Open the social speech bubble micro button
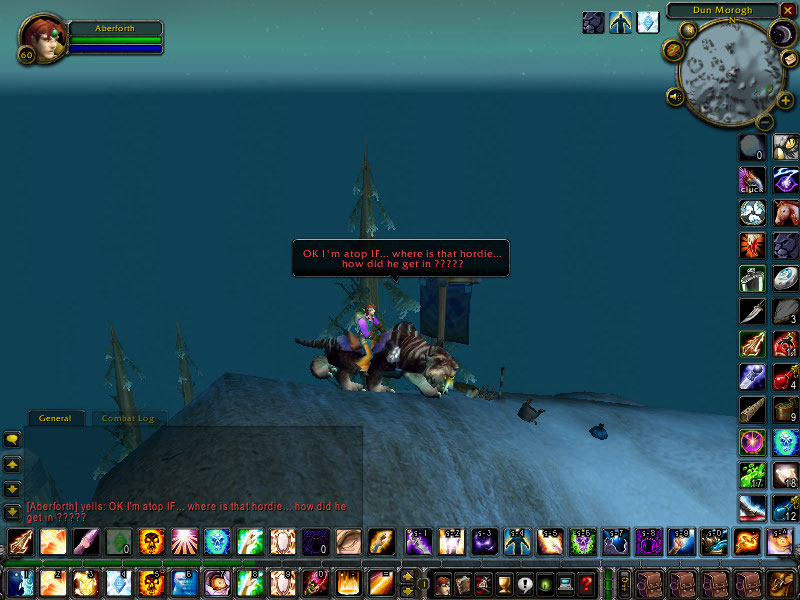Screen dimensions: 800x600 pyautogui.click(x=524, y=583)
